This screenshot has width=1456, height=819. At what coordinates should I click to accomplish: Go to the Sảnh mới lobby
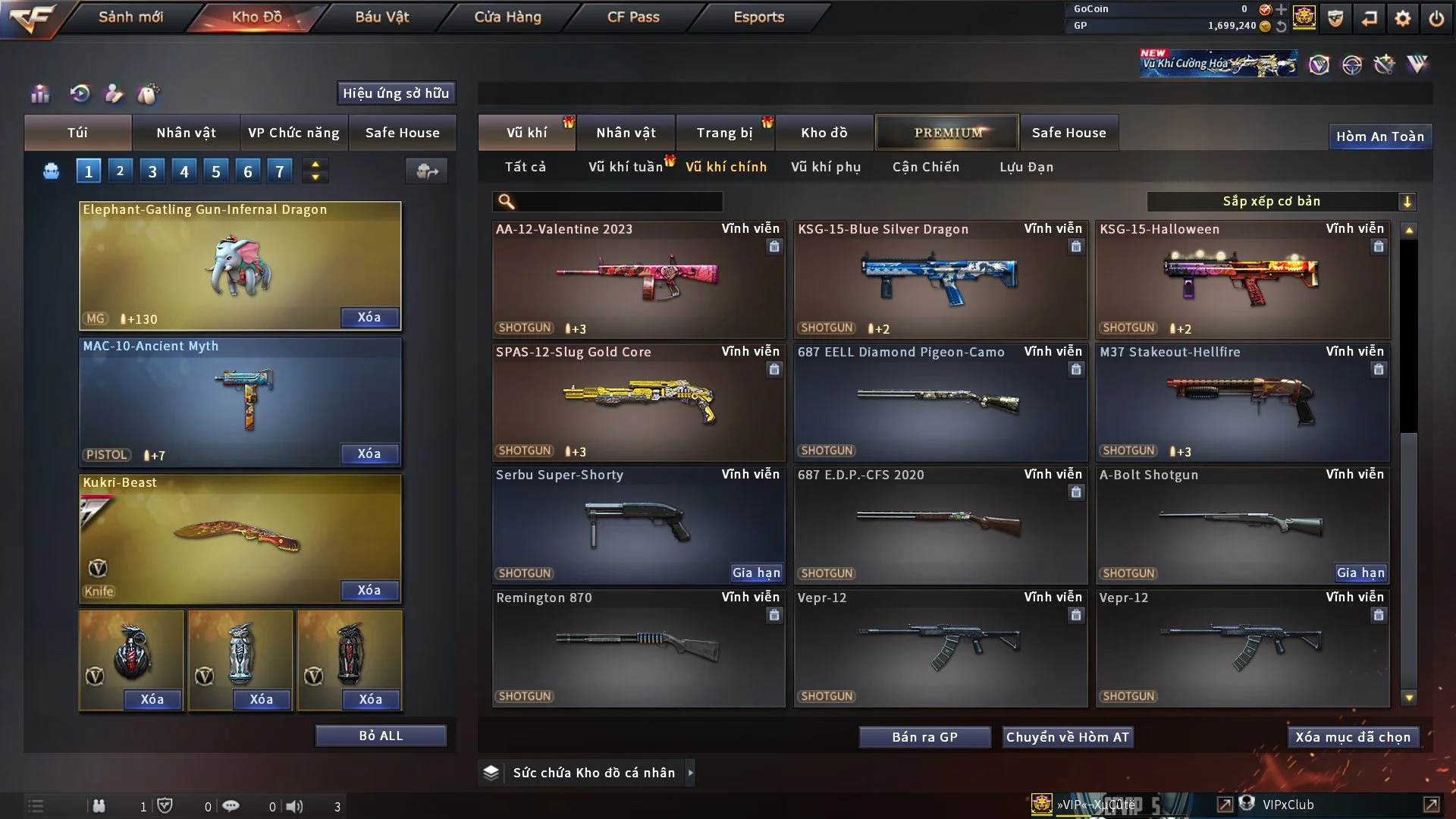(130, 17)
